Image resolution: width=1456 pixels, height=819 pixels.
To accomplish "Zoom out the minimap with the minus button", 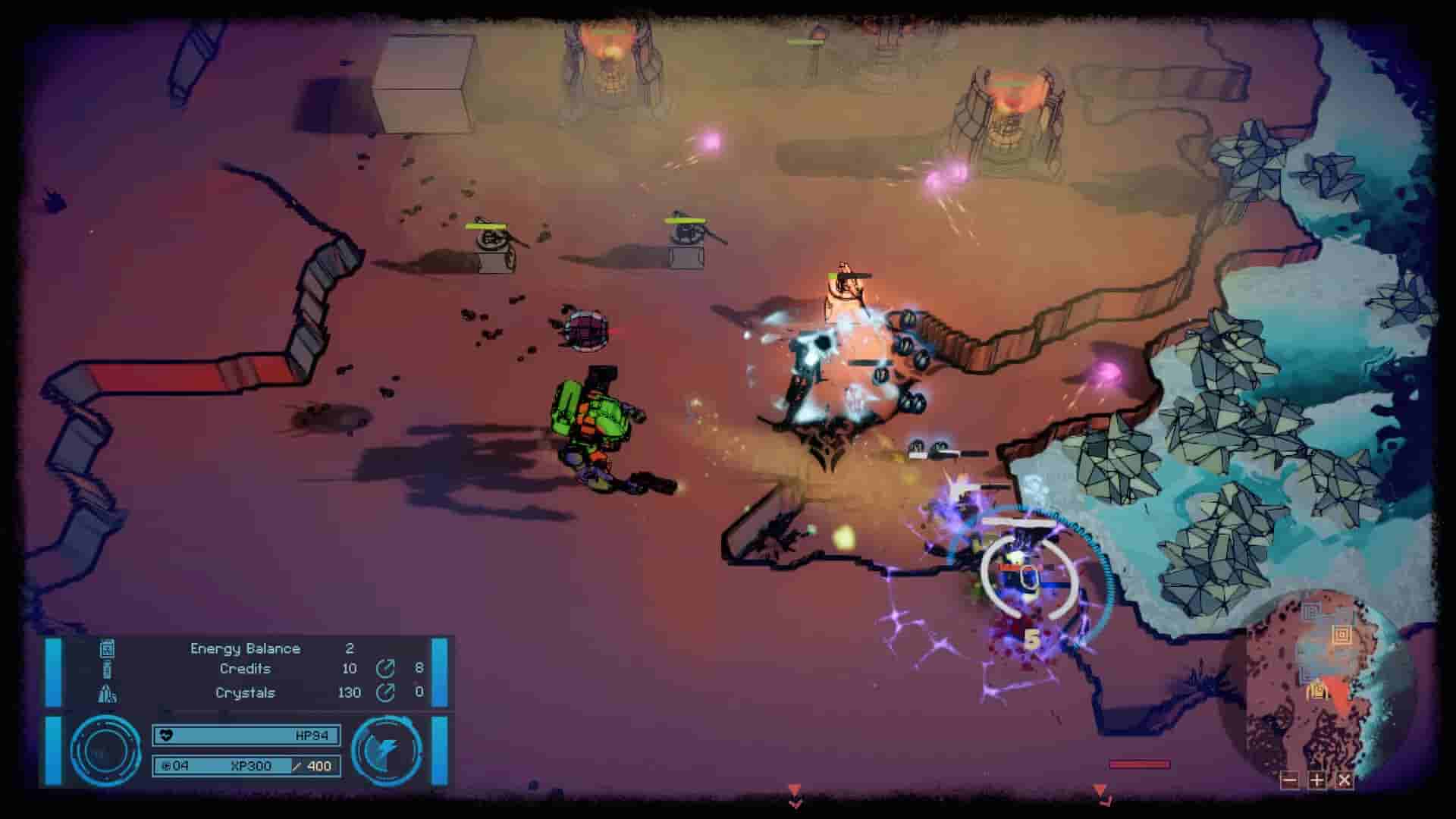I will [1289, 780].
